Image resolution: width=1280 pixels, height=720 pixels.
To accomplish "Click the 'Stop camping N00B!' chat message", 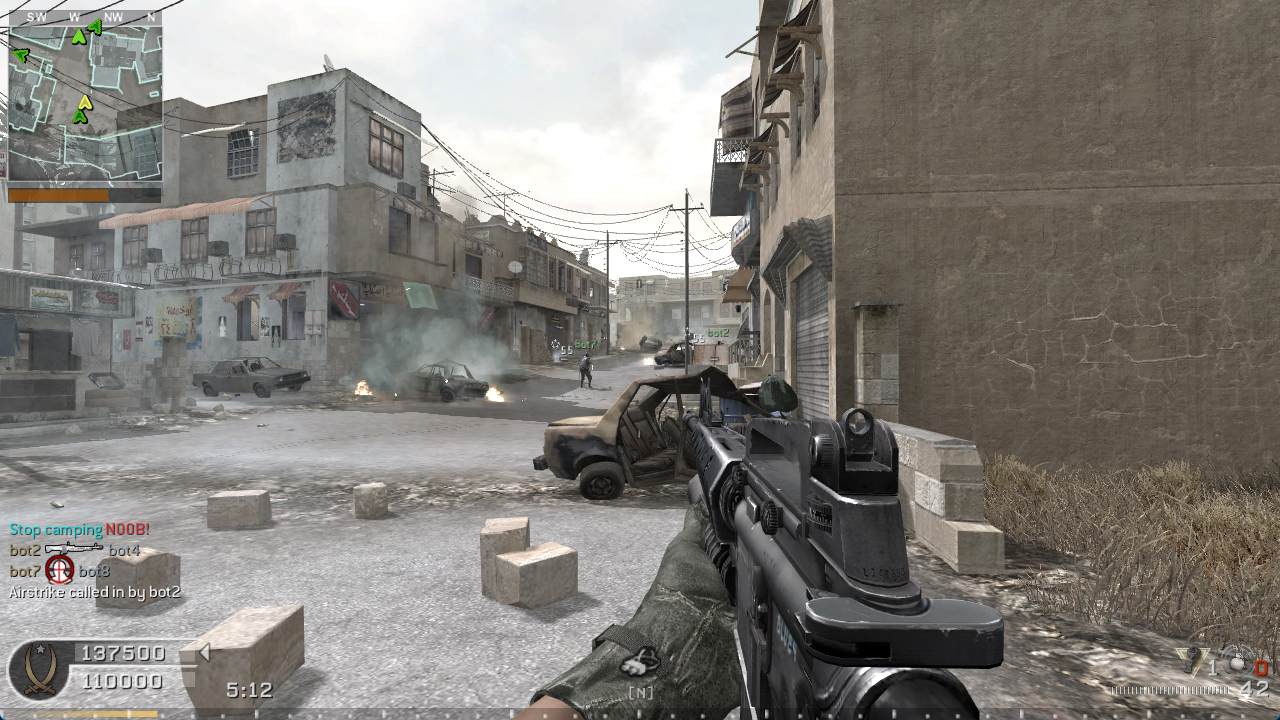I will [79, 529].
